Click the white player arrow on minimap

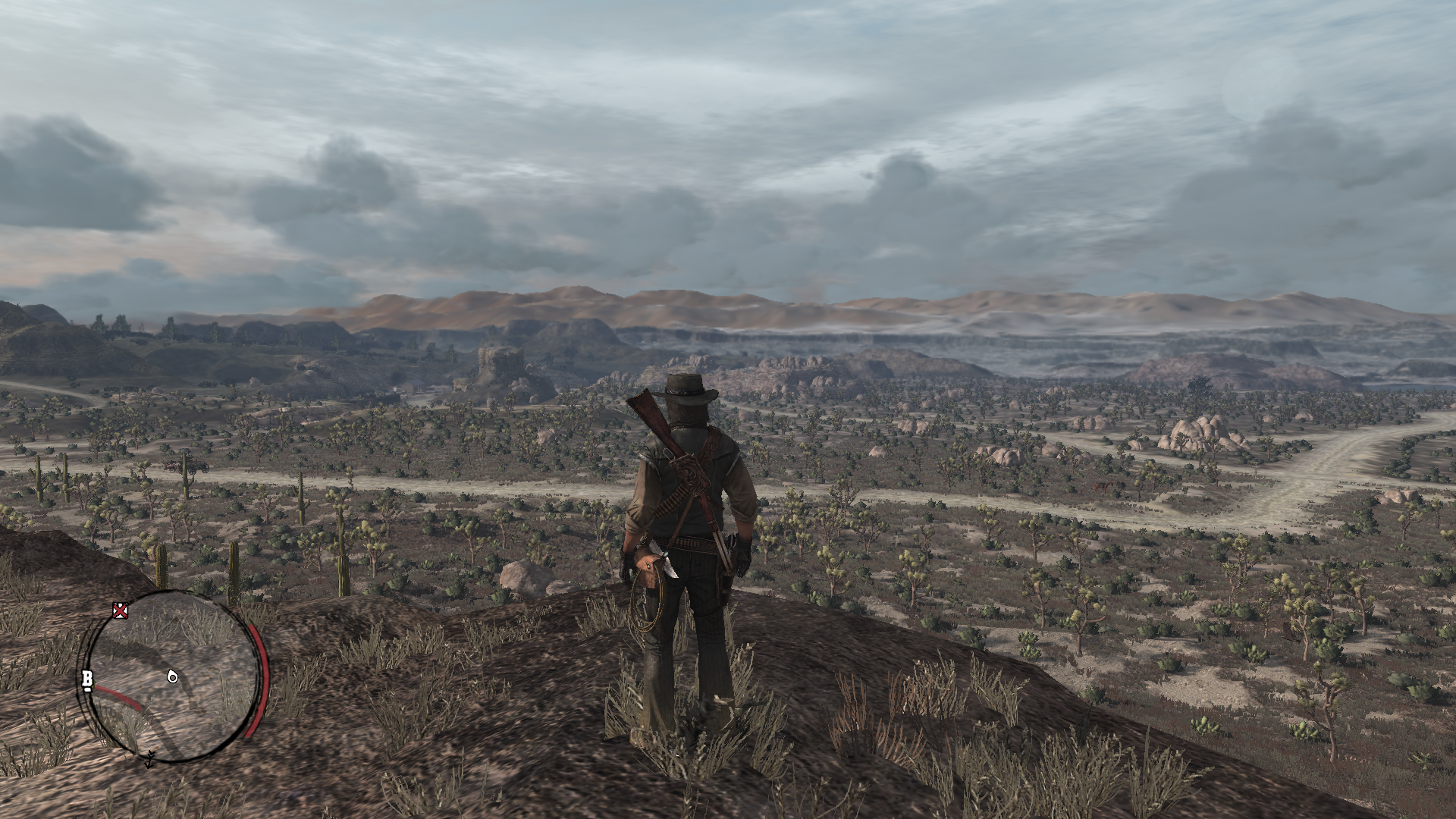172,676
